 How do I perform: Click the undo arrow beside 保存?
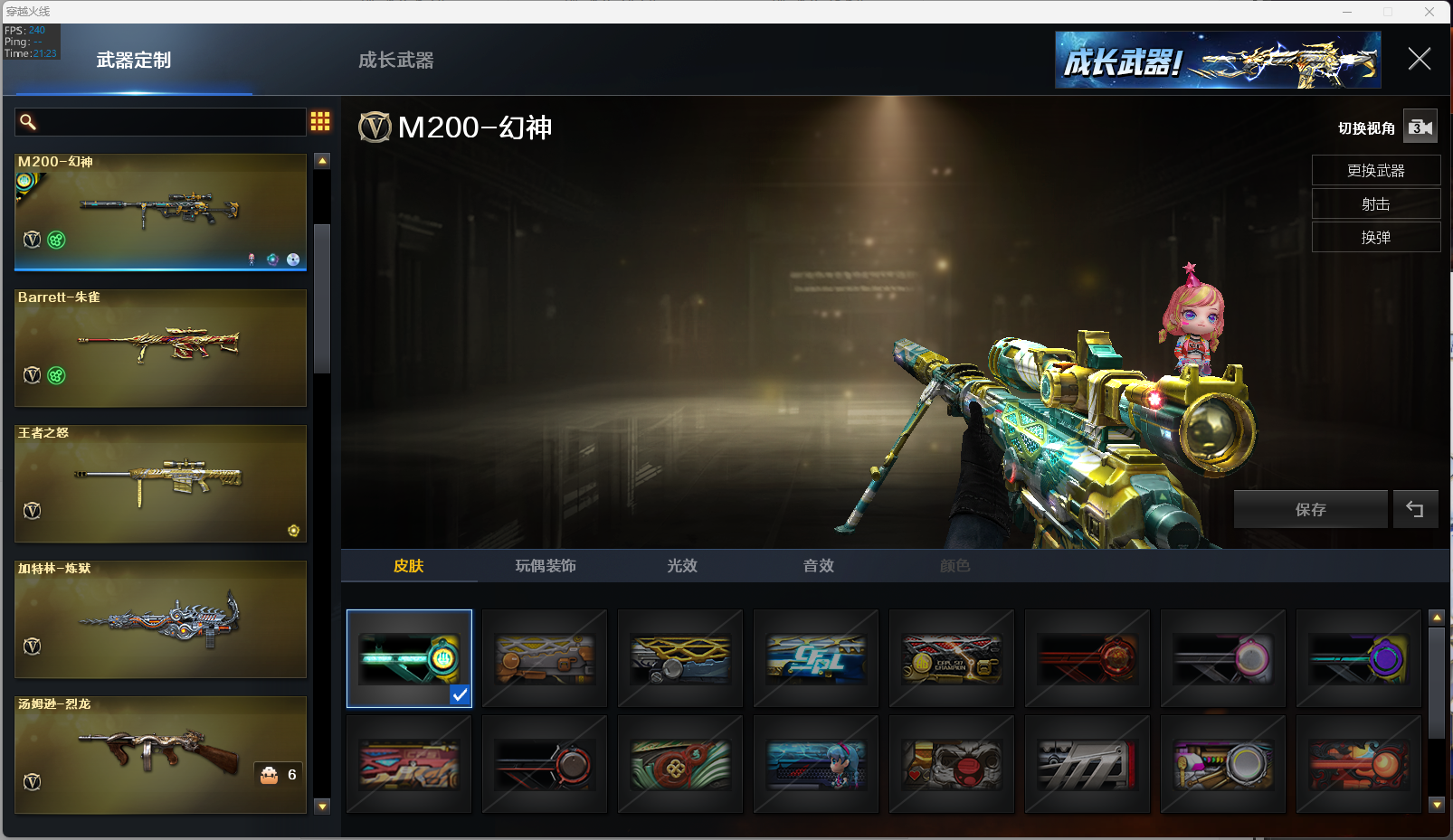pyautogui.click(x=1415, y=510)
